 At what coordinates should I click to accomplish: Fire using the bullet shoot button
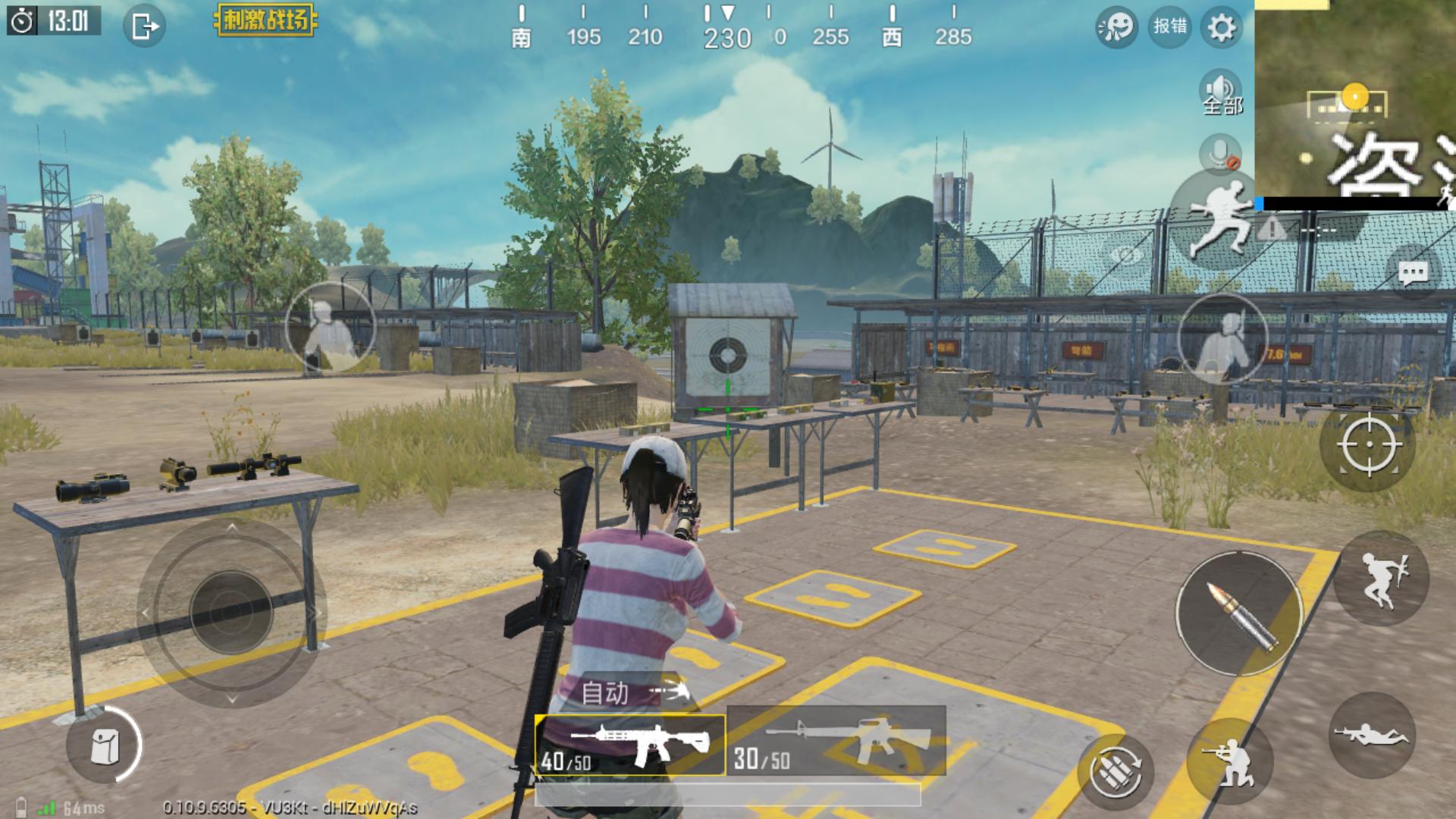point(1239,614)
